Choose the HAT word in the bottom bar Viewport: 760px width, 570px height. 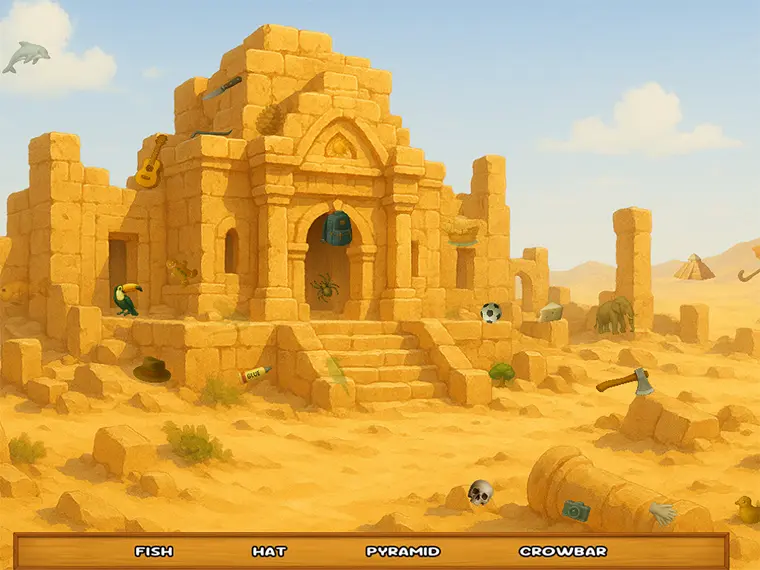(269, 551)
